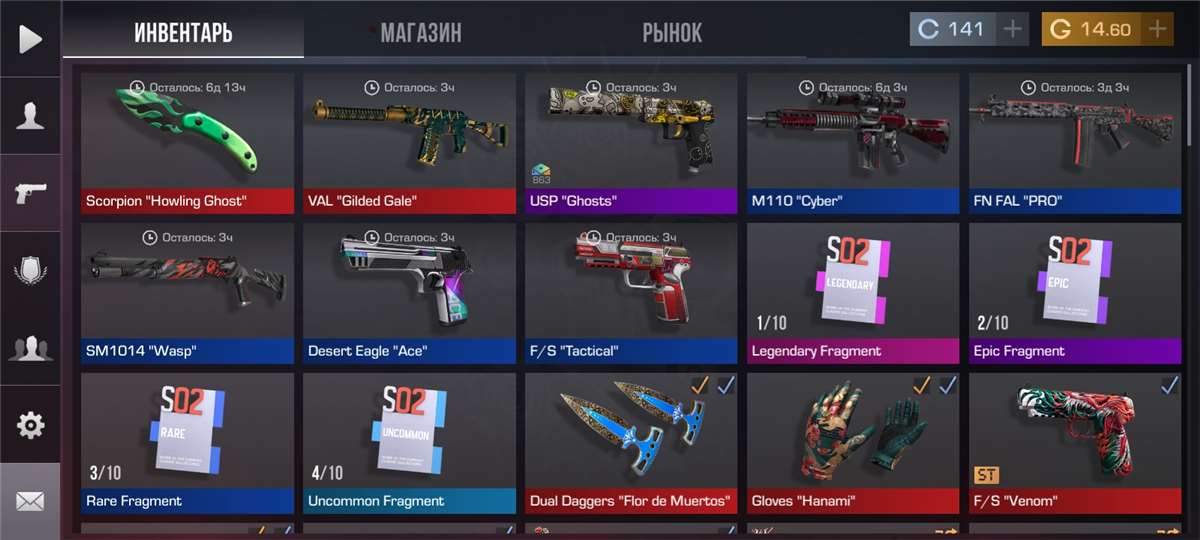Tap the play arrow in the sidebar
The width and height of the screenshot is (1200, 540).
click(30, 39)
